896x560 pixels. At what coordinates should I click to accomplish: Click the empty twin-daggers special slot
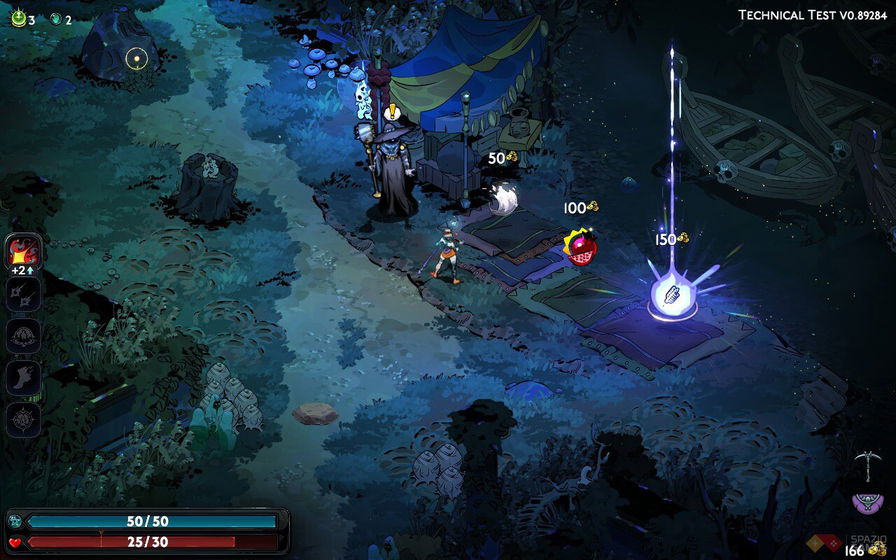click(x=23, y=295)
